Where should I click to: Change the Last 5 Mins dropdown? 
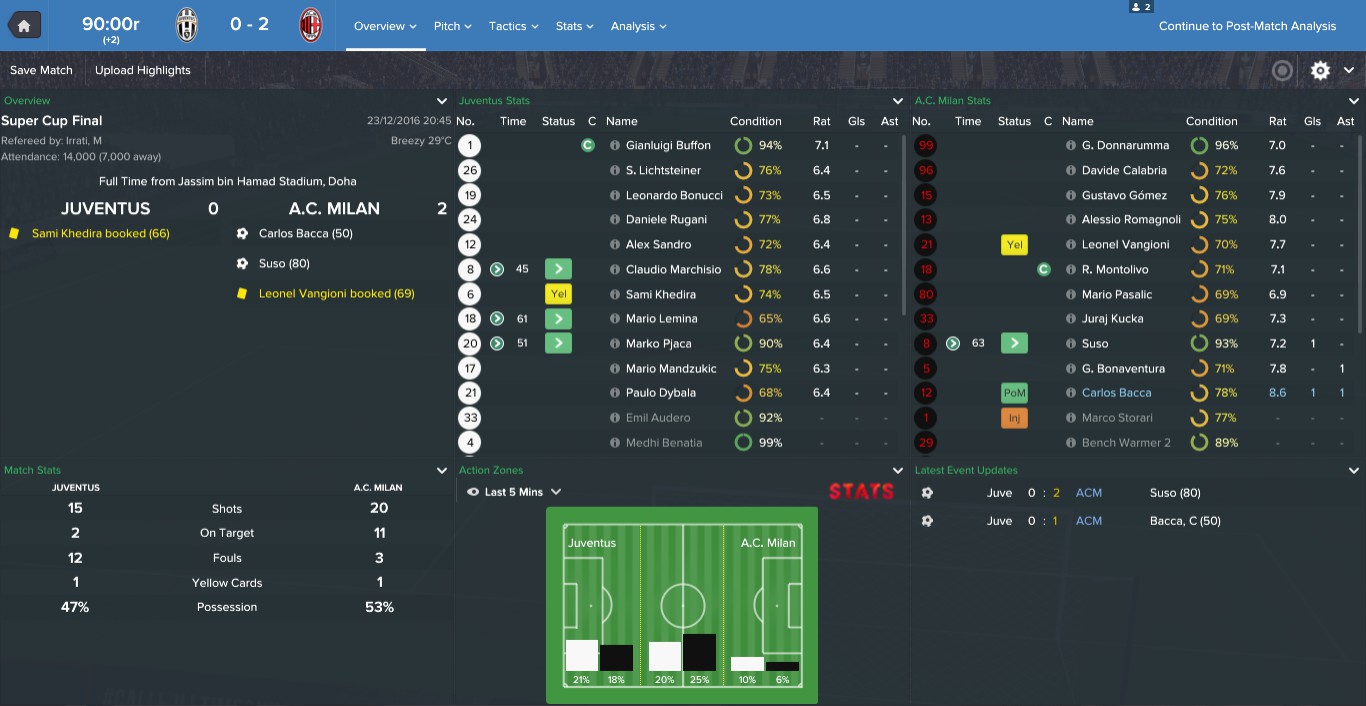point(514,492)
